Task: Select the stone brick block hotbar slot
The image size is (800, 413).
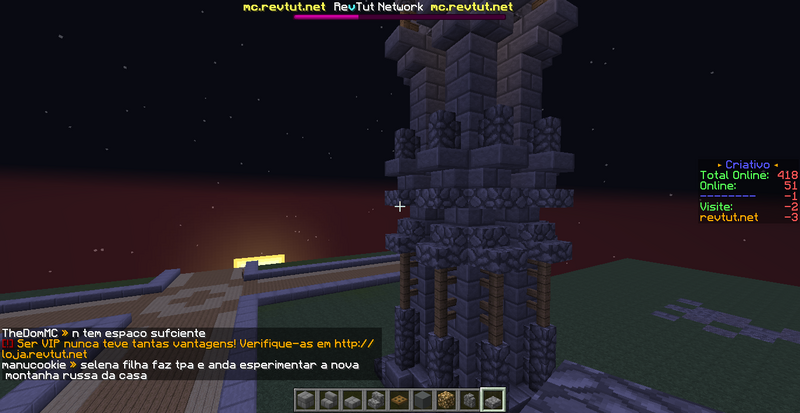Action: 306,400
